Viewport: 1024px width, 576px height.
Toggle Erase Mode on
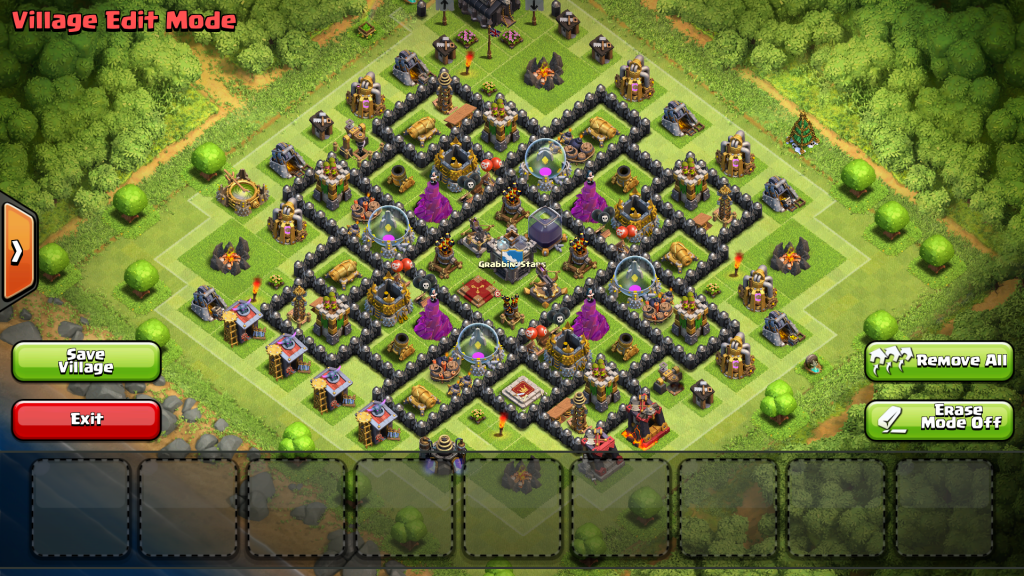(x=939, y=420)
